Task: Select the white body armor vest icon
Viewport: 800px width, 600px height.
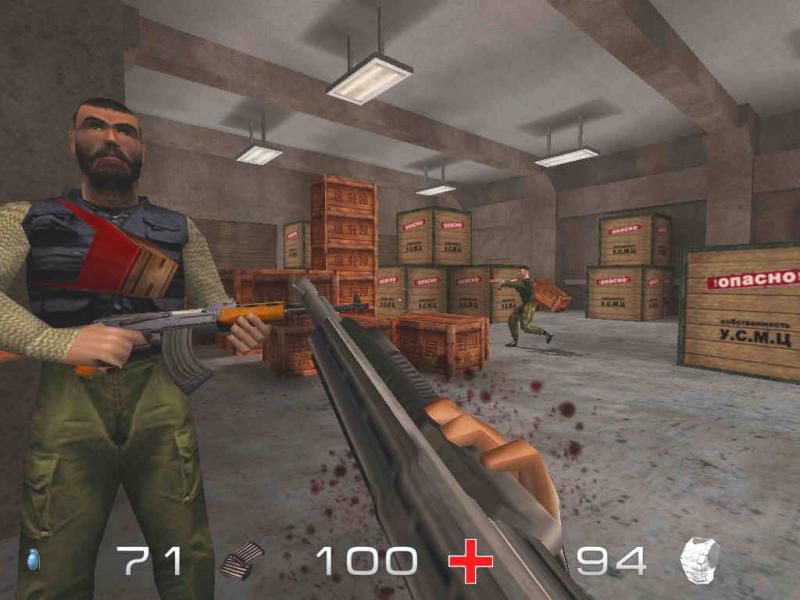Action: 700,560
